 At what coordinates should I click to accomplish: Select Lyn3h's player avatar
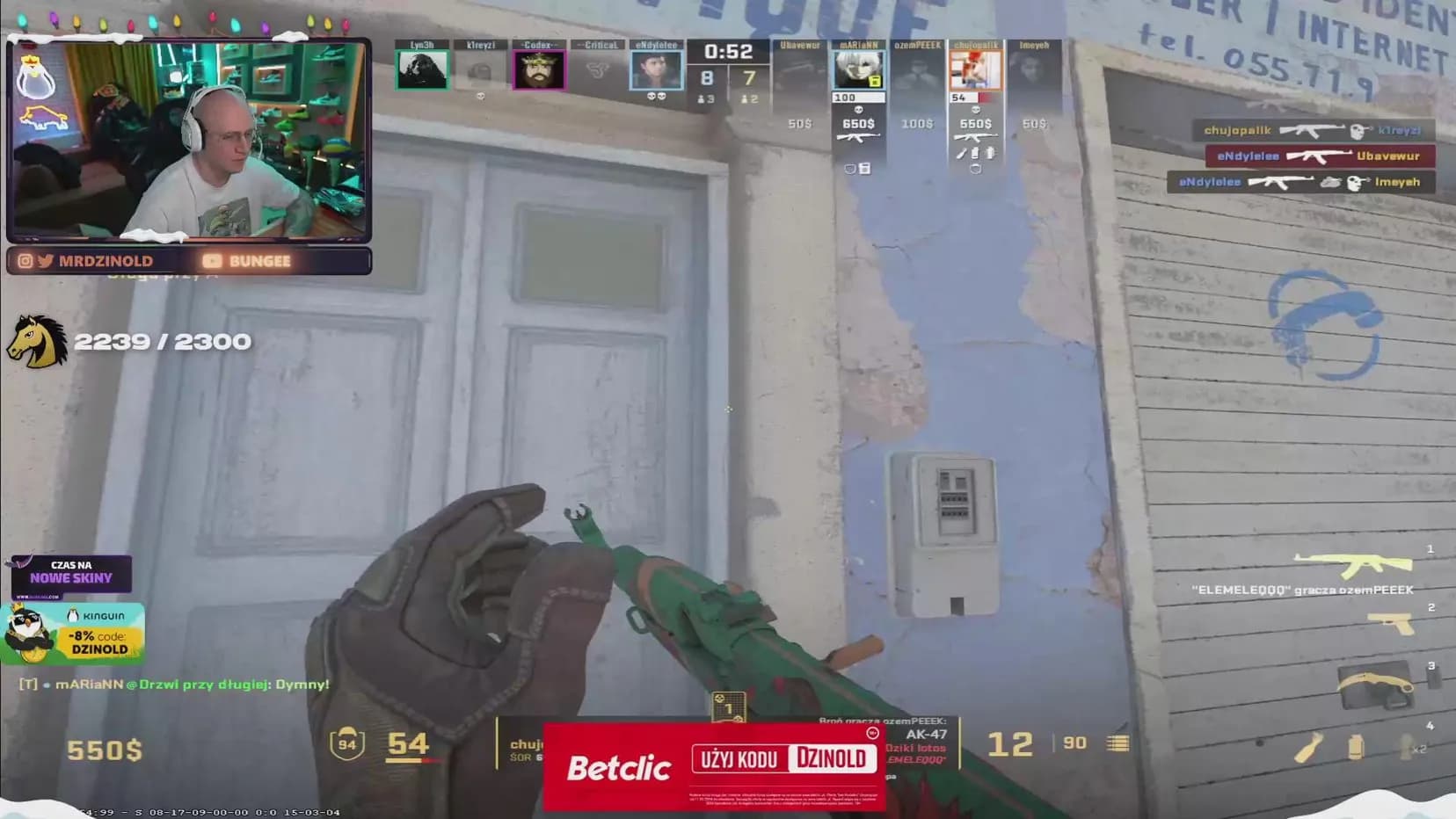[x=422, y=69]
